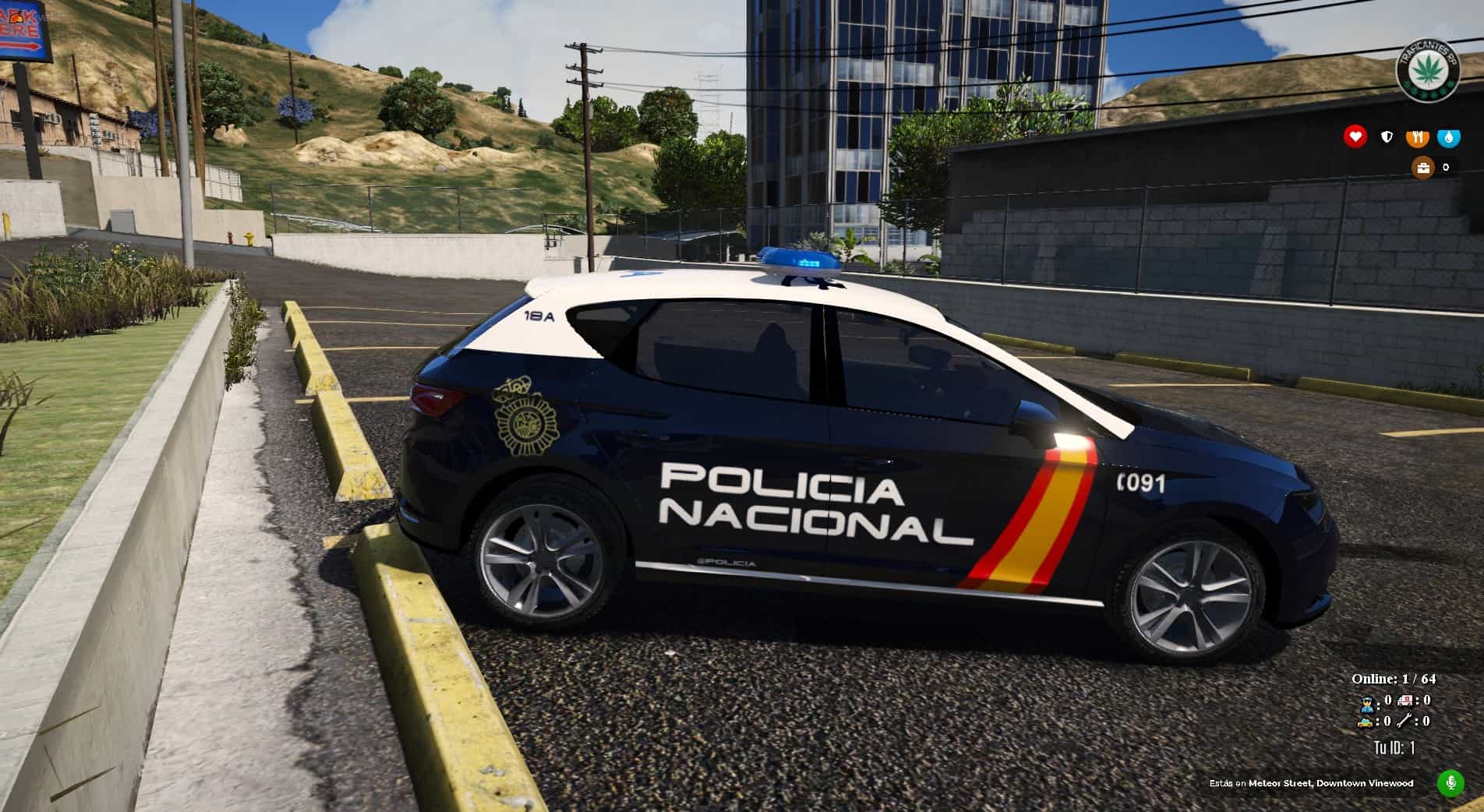Select the orange fork-and-knife hunger icon
1484x812 pixels.
click(1418, 137)
